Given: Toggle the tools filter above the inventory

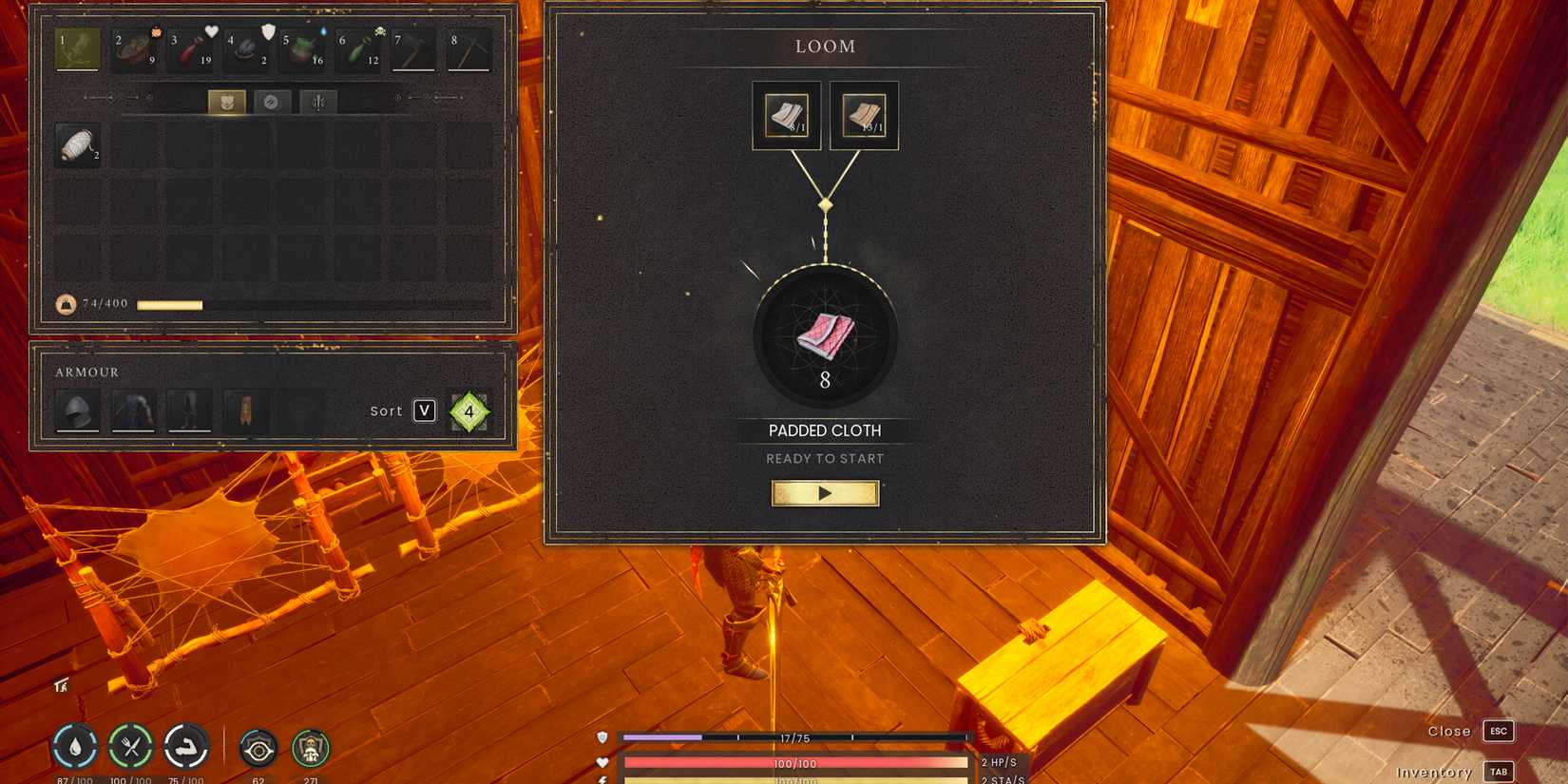Looking at the screenshot, I should coord(317,102).
